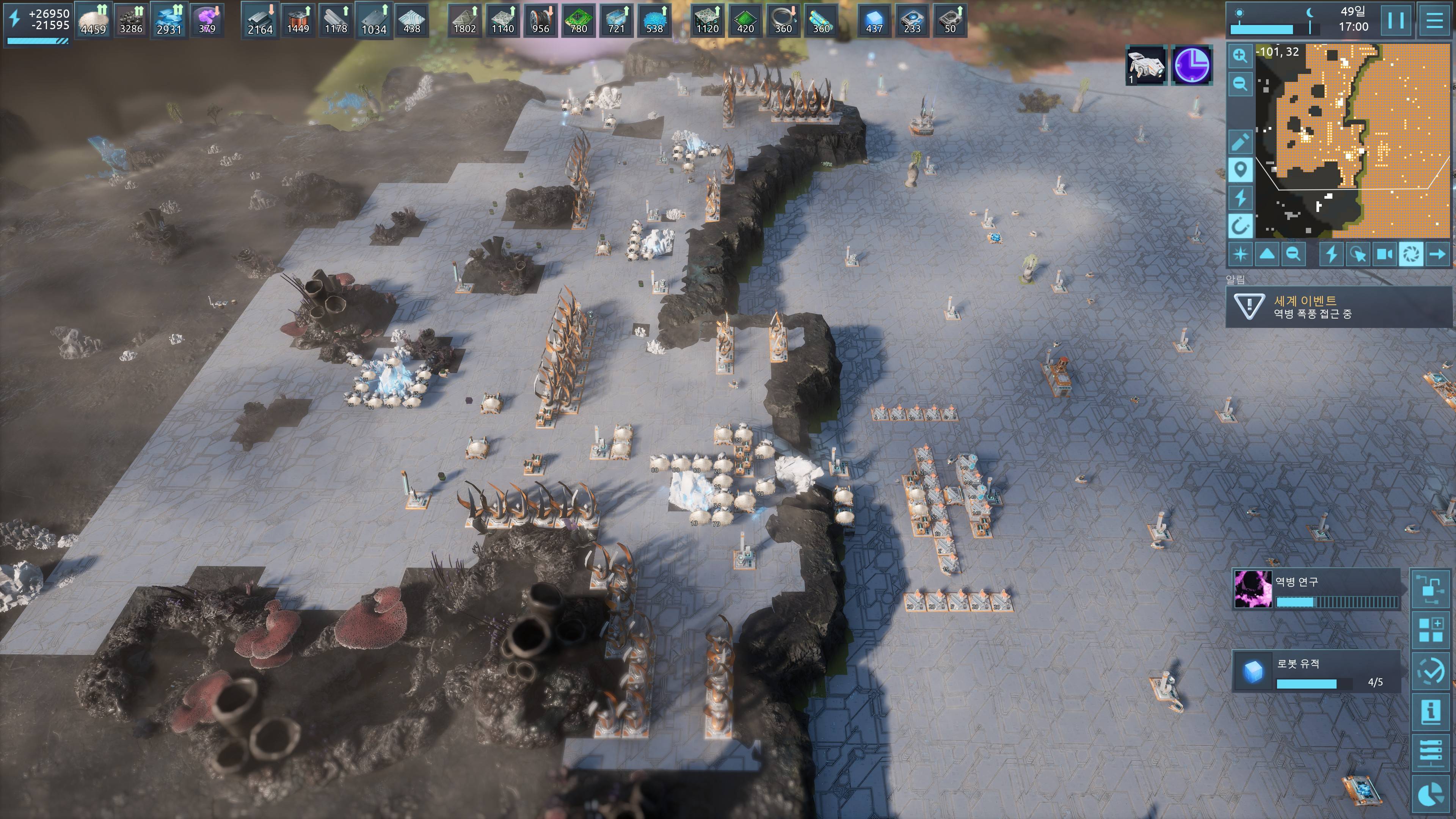Select the robot relics objective tracker

pos(1317,672)
